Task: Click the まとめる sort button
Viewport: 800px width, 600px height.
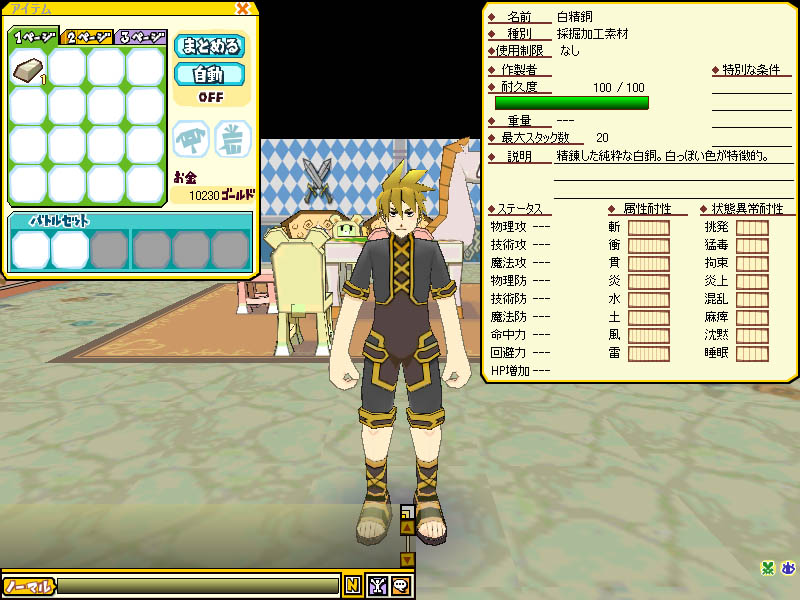Action: click(210, 46)
